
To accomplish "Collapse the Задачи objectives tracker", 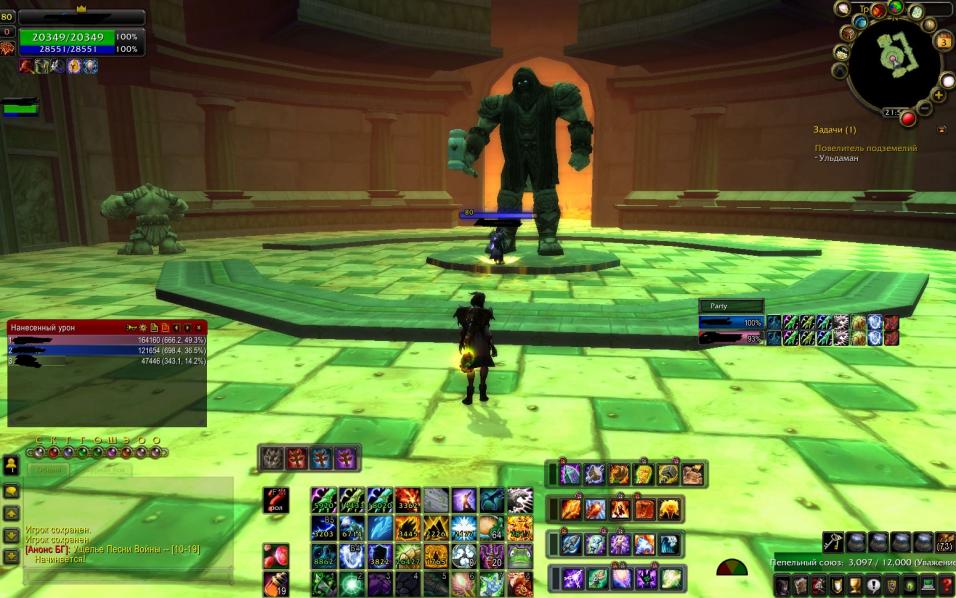I will point(941,130).
